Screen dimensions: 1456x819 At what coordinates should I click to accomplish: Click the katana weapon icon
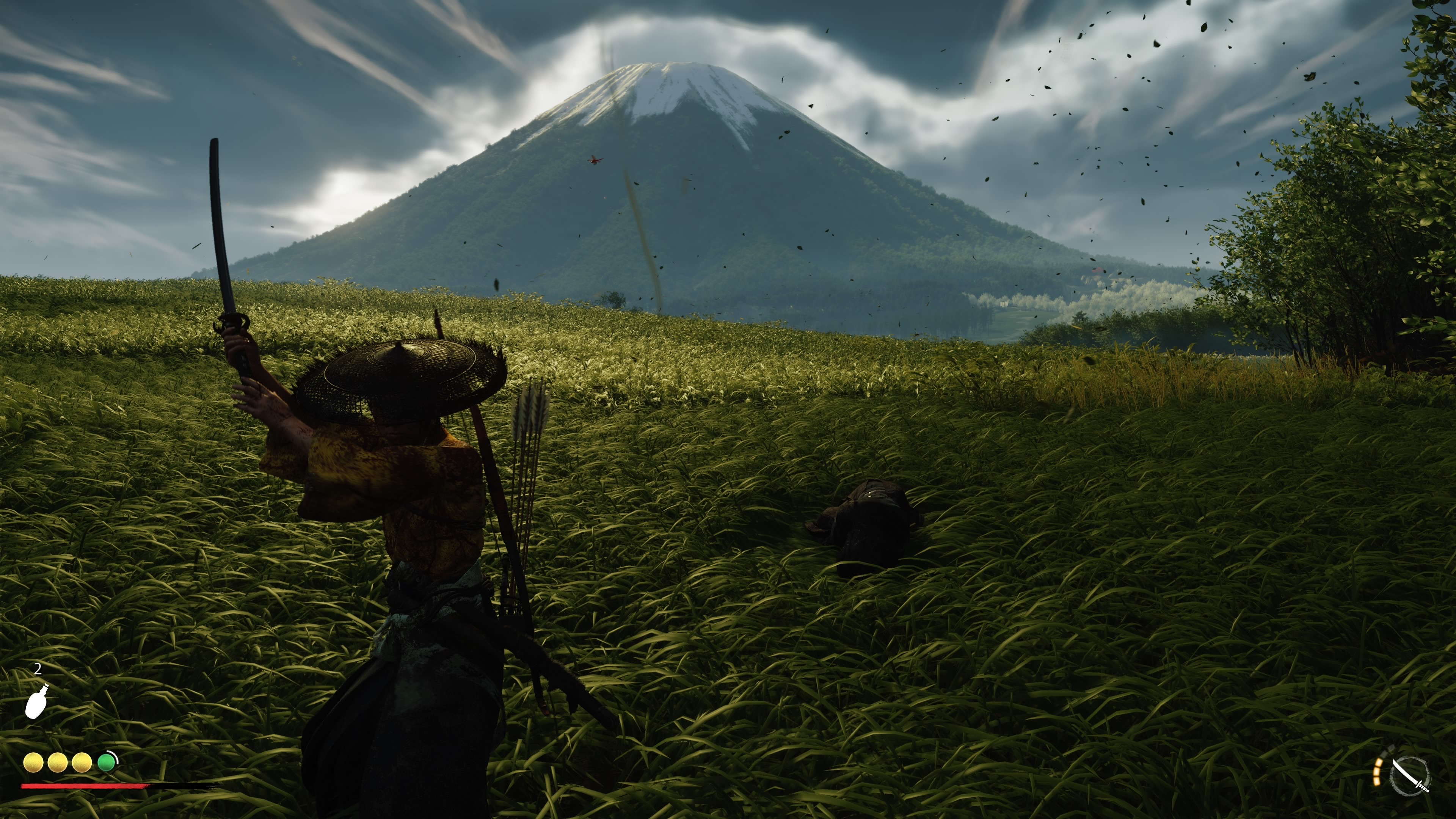coord(1409,776)
